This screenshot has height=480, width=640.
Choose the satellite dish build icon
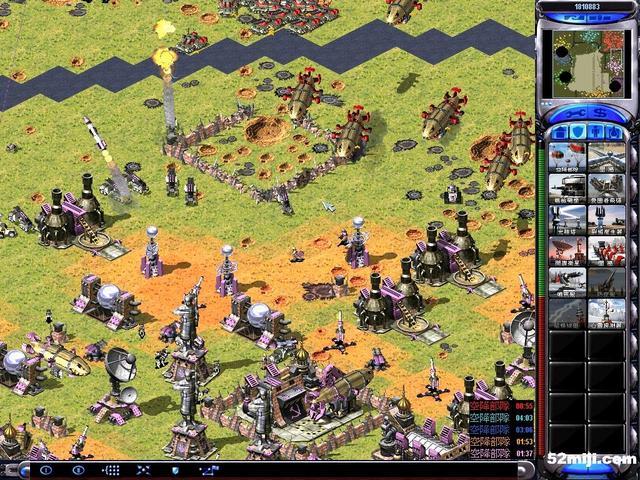(567, 251)
